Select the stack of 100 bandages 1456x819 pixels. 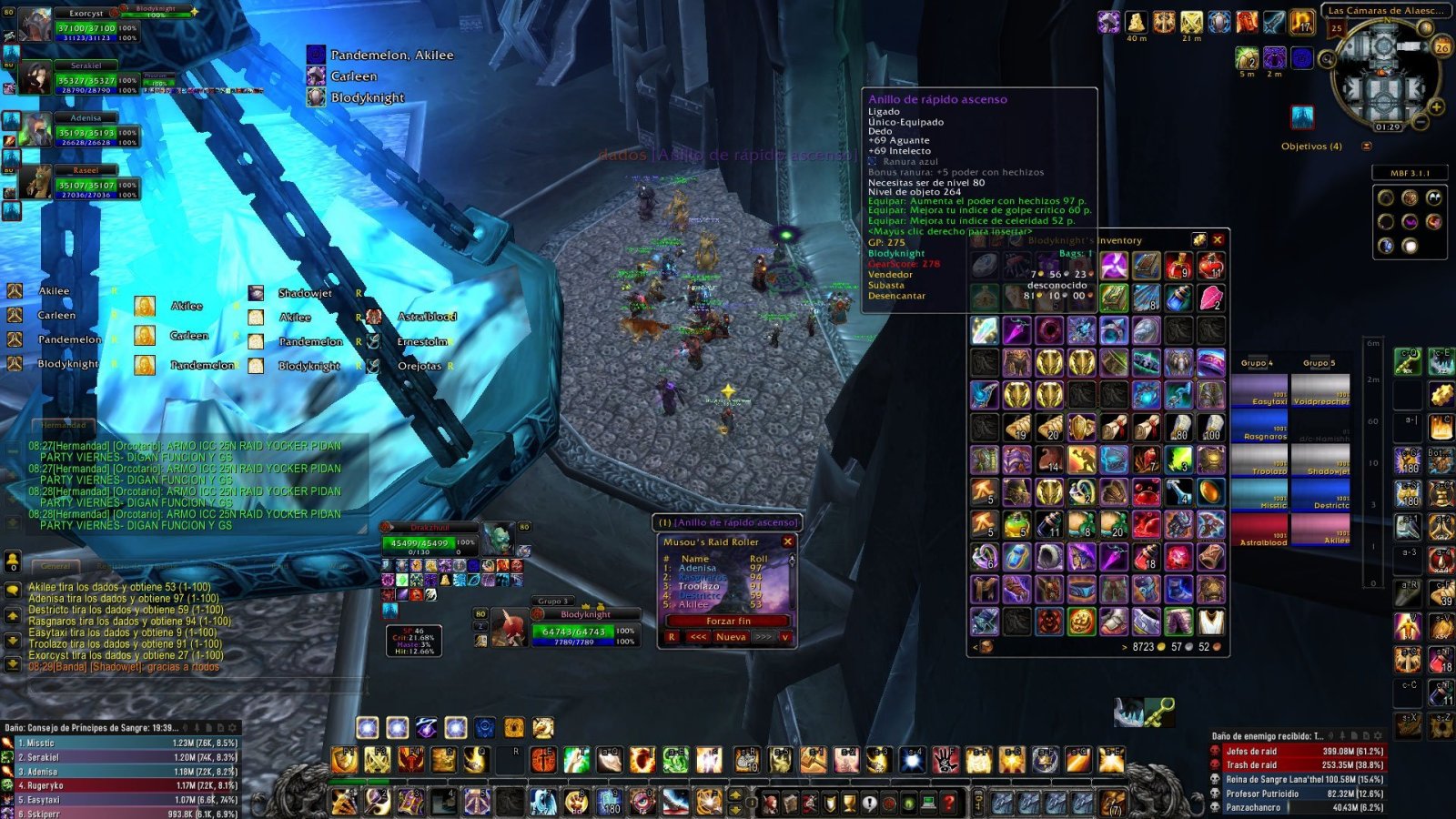(x=1210, y=427)
